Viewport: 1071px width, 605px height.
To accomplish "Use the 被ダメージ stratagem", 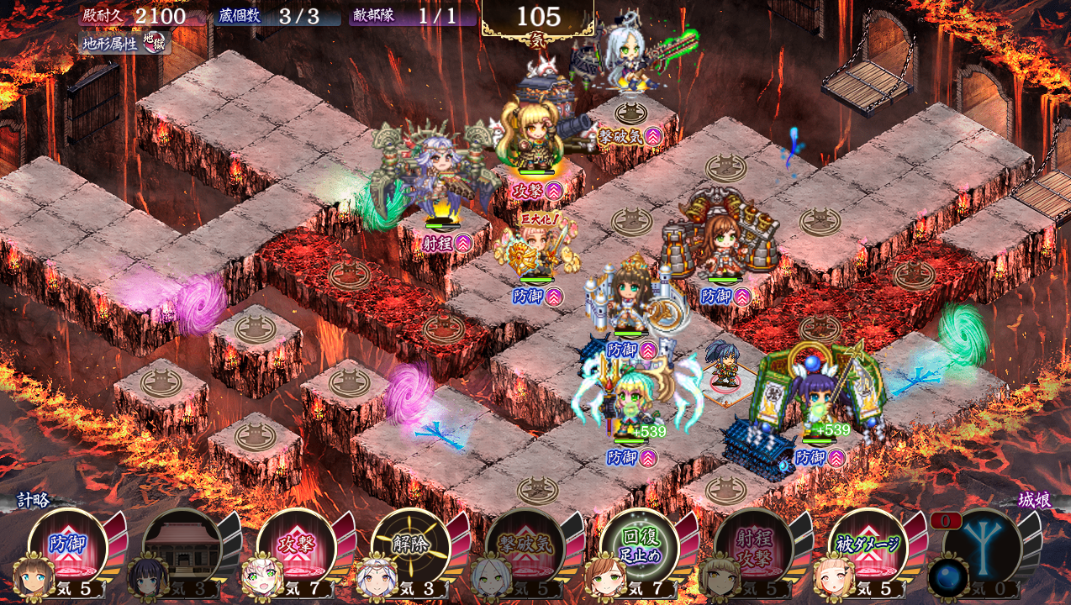I will pos(867,546).
